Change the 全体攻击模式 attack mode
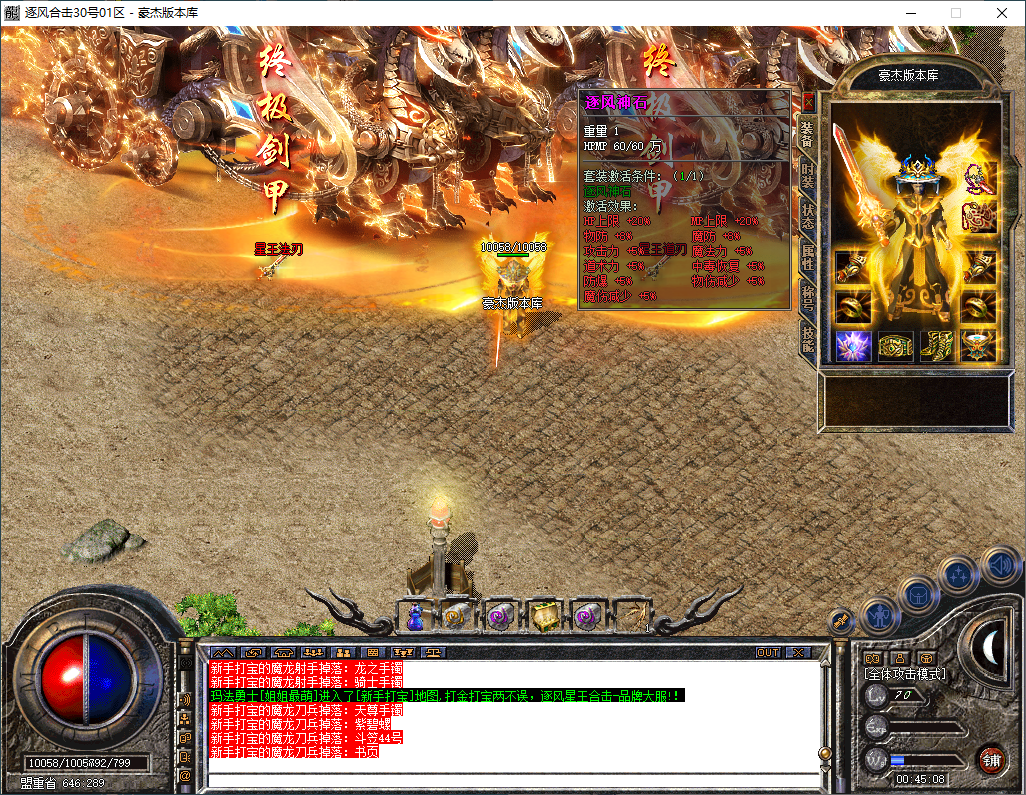1026x795 pixels. [x=905, y=675]
